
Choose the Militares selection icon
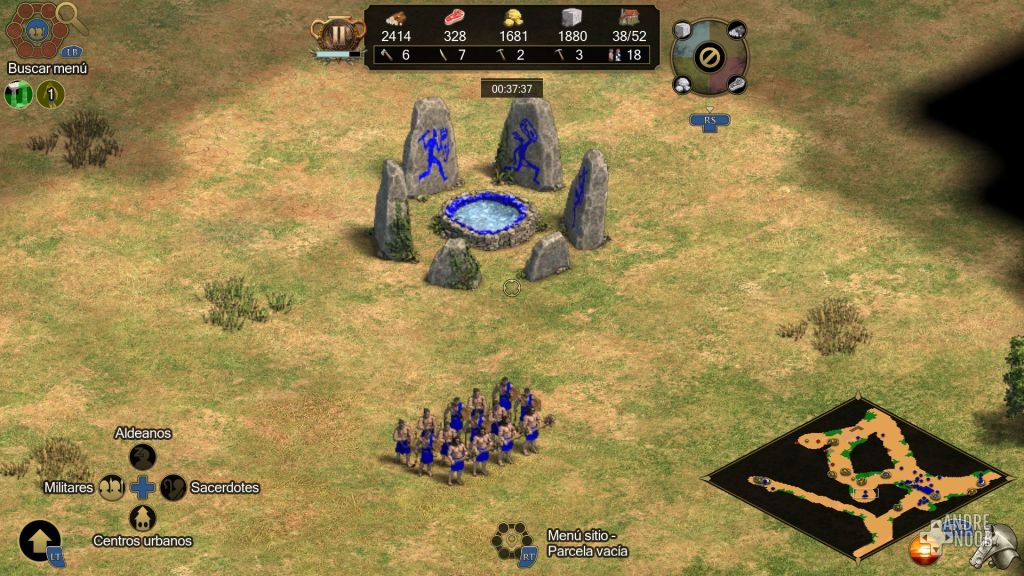(x=112, y=488)
